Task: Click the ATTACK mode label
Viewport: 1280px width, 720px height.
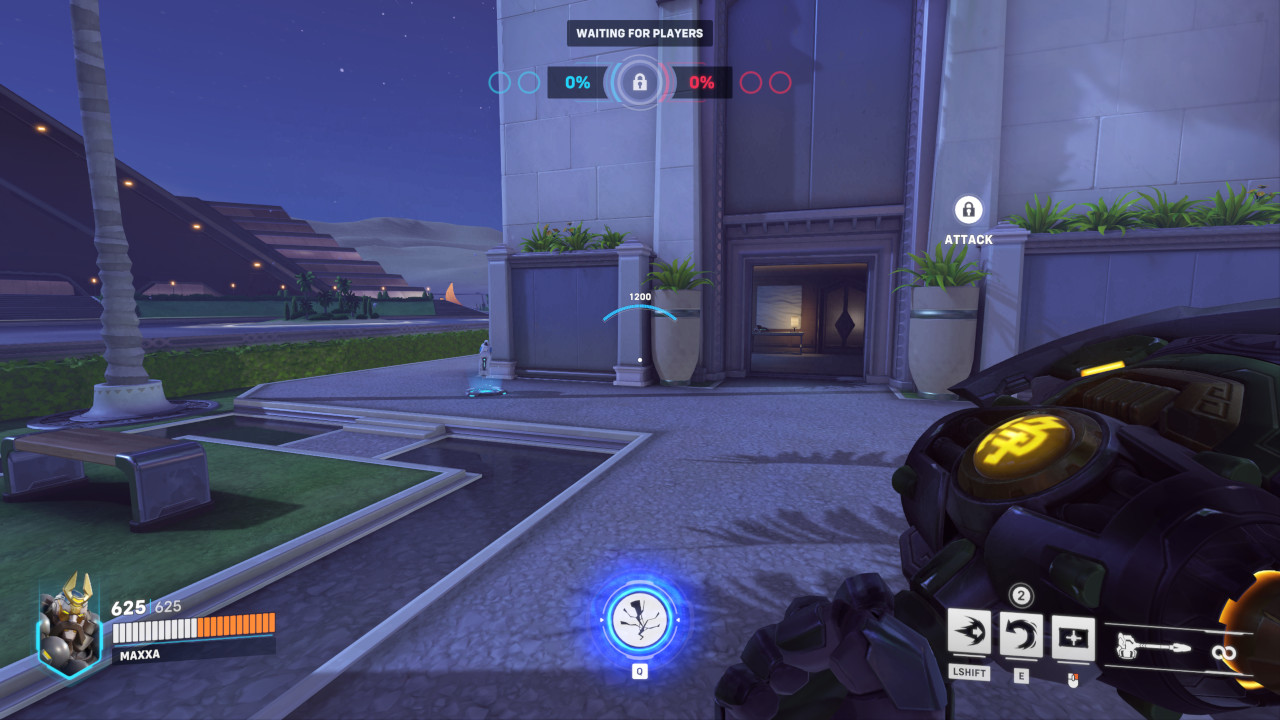Action: point(966,239)
